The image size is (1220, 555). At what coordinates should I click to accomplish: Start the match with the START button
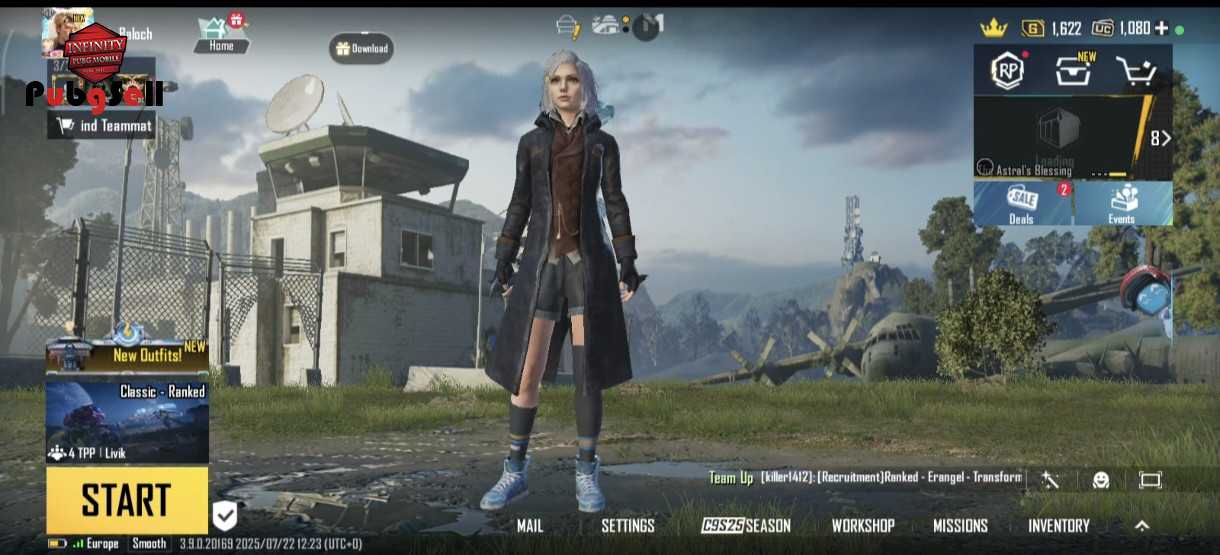pyautogui.click(x=127, y=500)
